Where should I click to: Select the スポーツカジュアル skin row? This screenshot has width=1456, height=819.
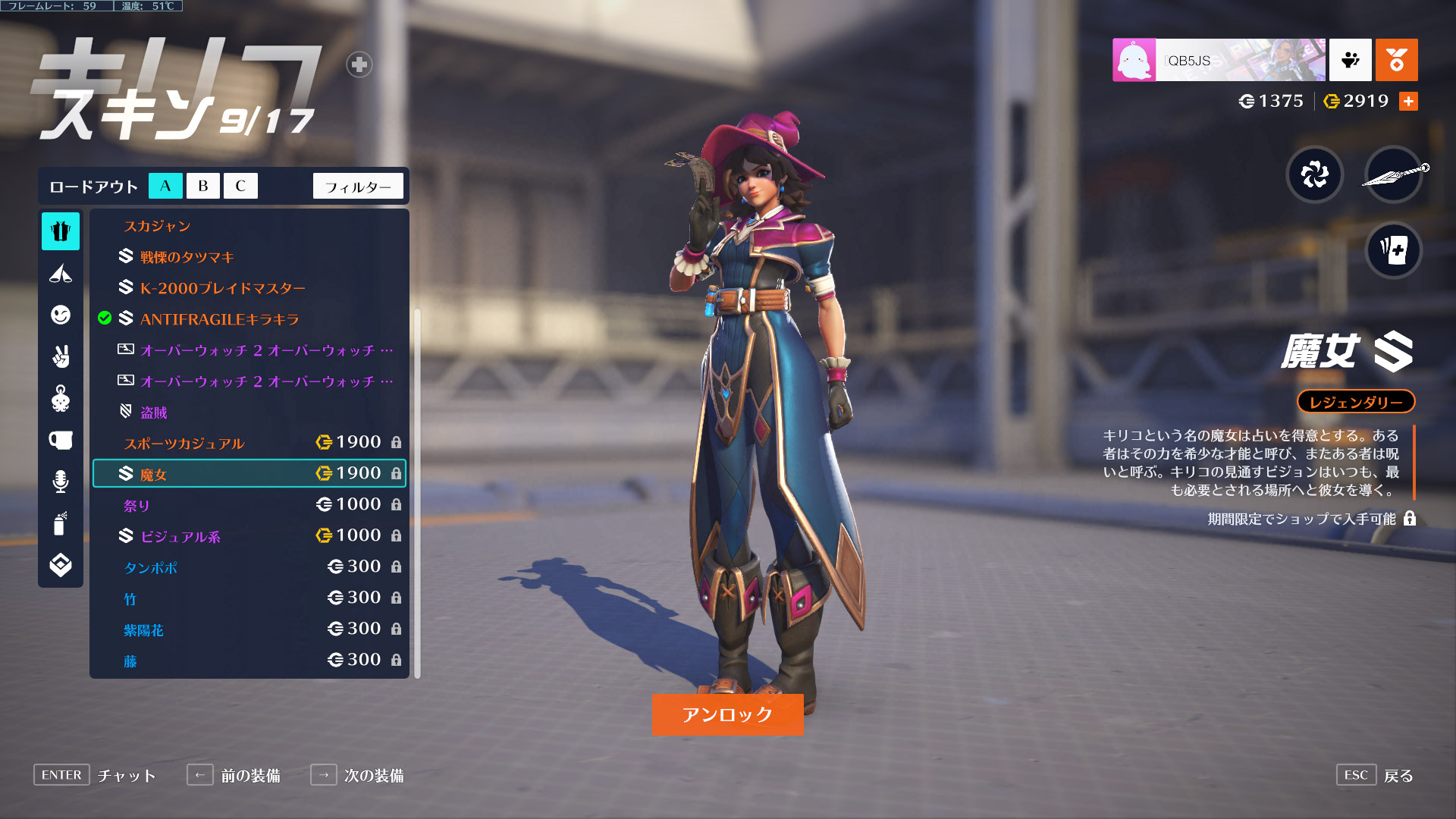pos(249,443)
